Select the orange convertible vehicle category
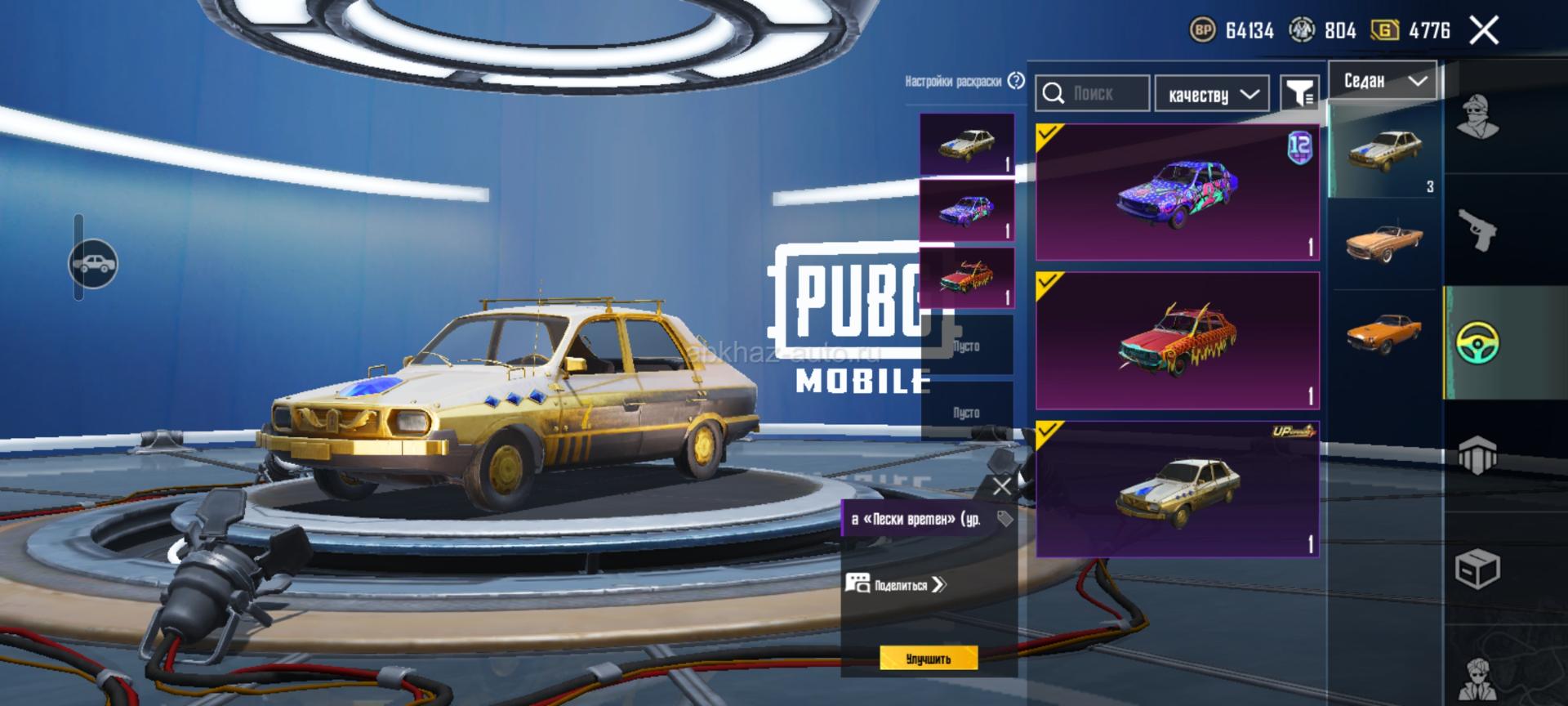The width and height of the screenshot is (1568, 706). 1383,242
